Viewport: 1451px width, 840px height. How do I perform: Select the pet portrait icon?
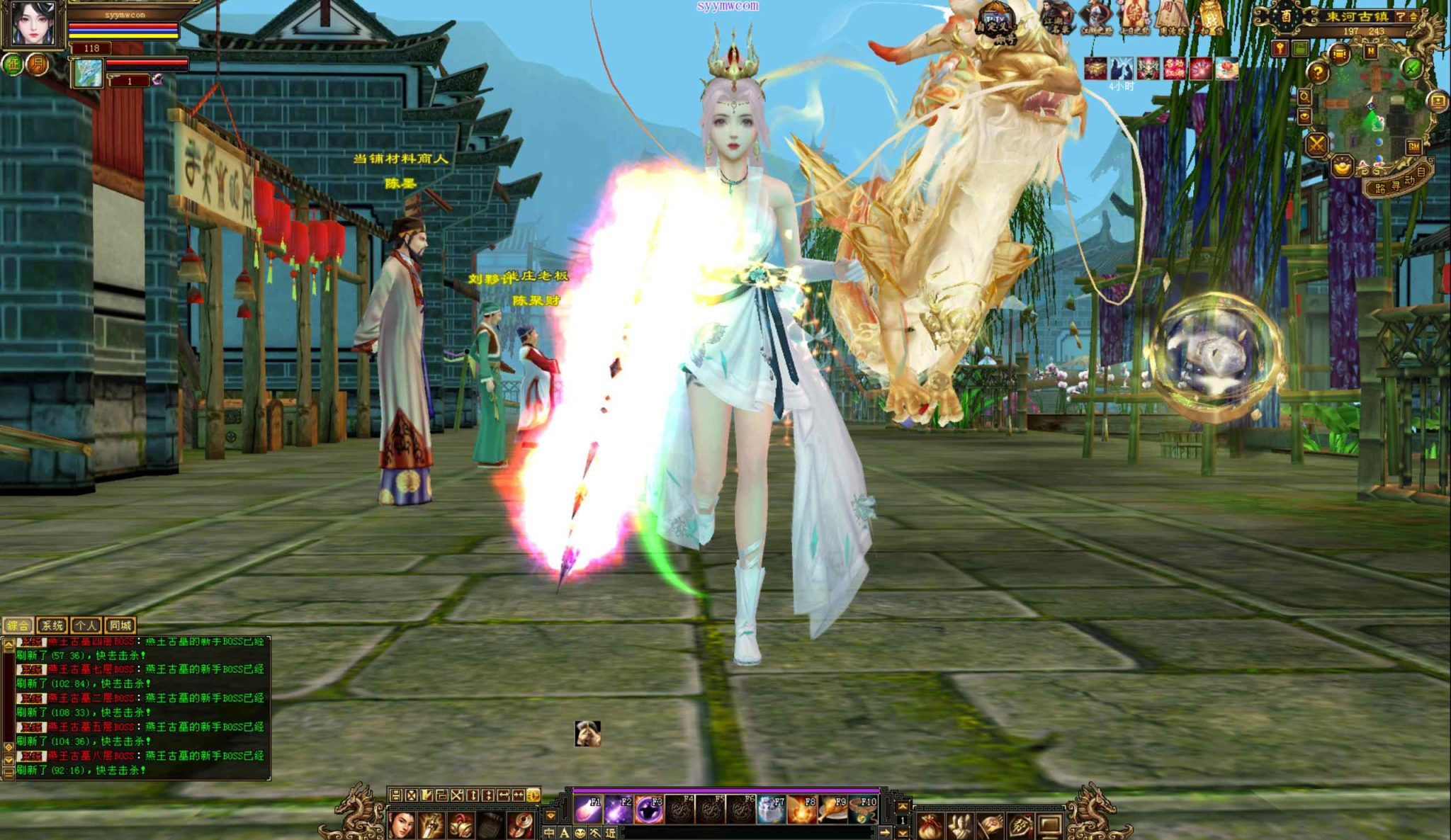(x=89, y=73)
